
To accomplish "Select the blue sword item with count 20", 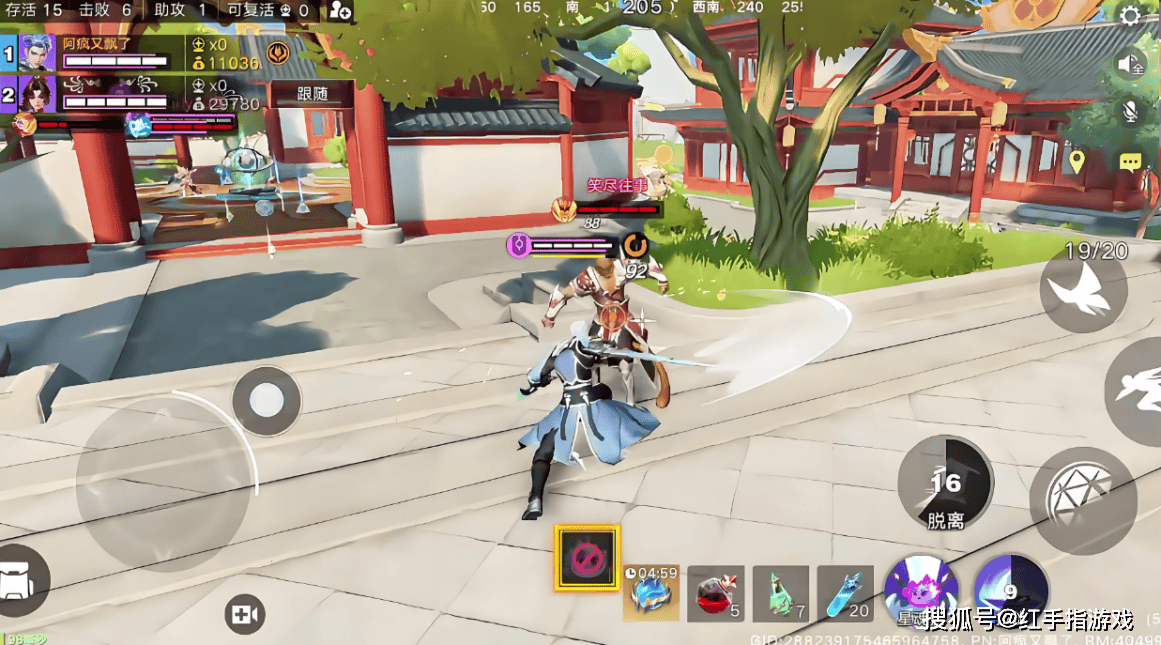I will click(844, 593).
